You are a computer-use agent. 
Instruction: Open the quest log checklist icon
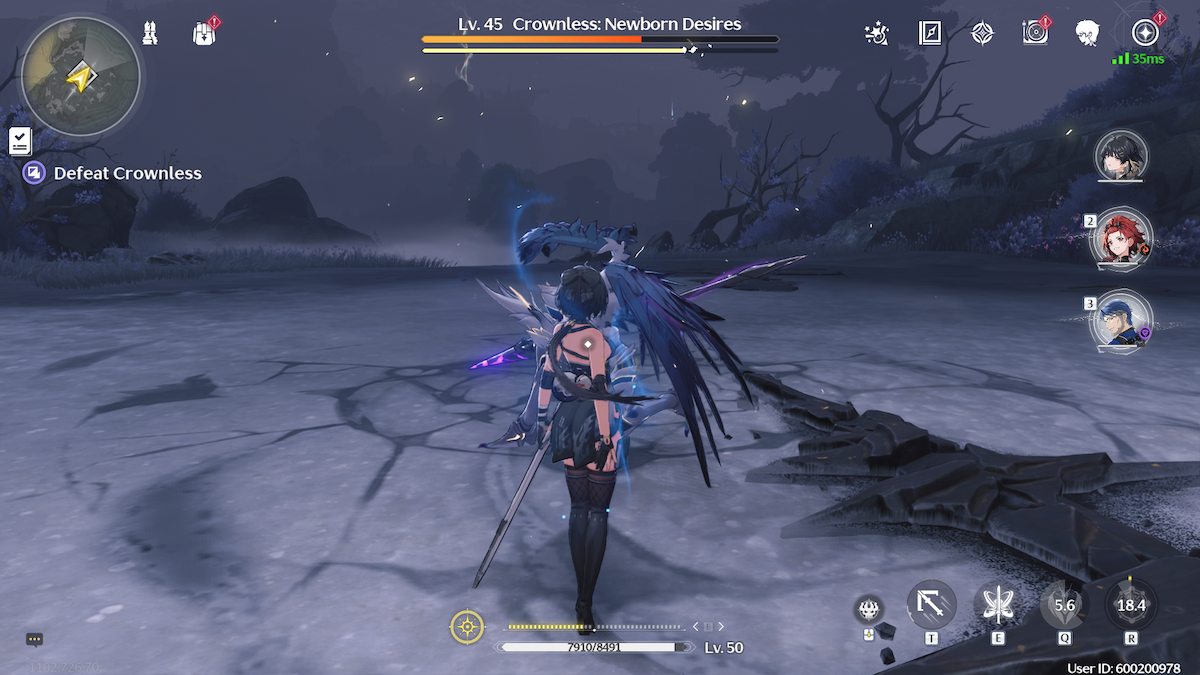(20, 141)
